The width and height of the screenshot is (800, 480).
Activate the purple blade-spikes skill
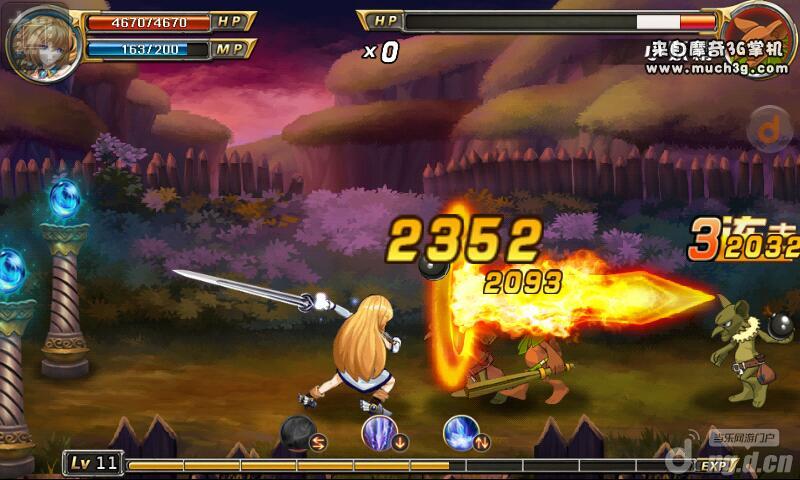click(380, 433)
